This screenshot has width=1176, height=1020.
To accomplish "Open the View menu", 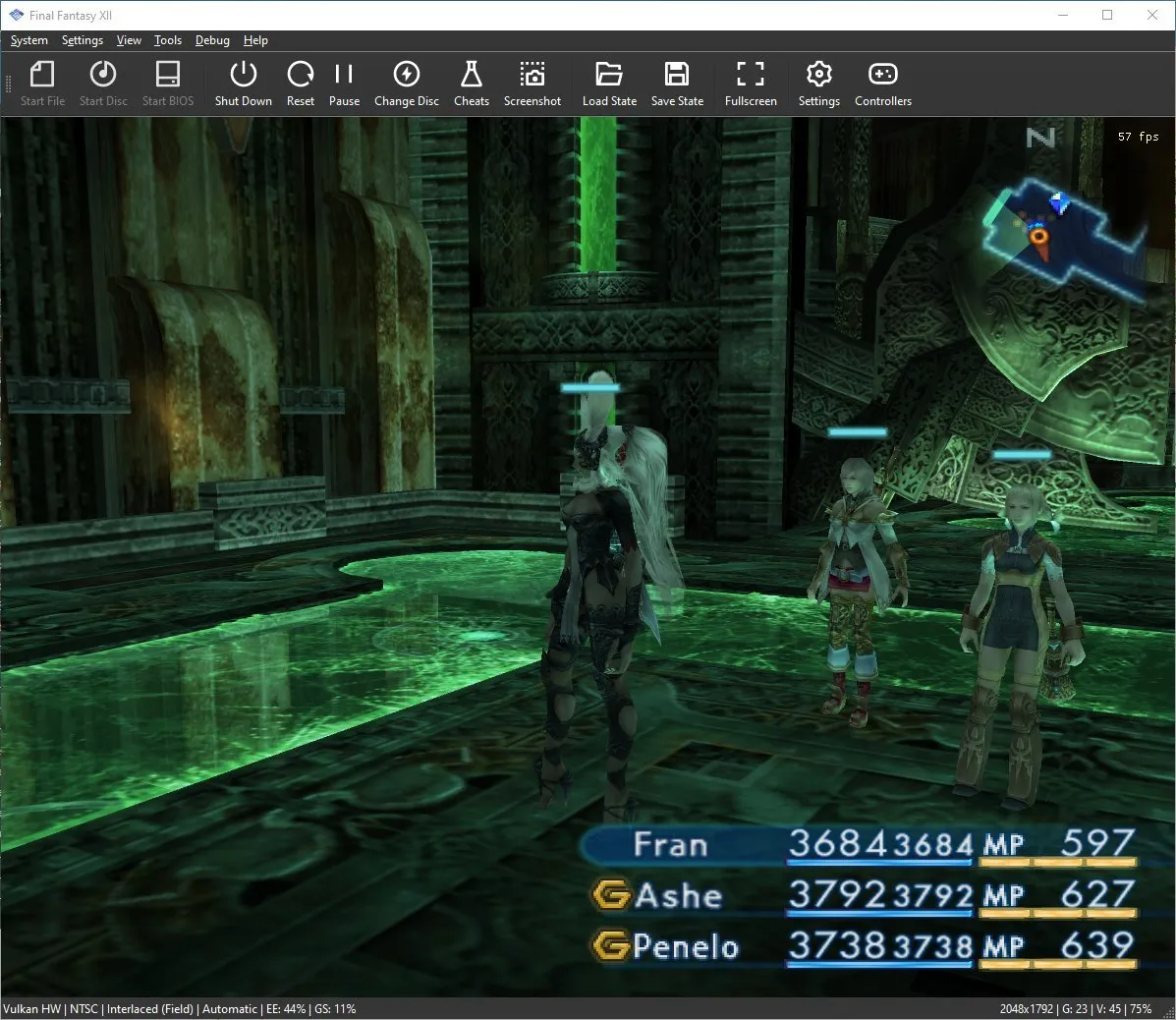I will click(129, 40).
